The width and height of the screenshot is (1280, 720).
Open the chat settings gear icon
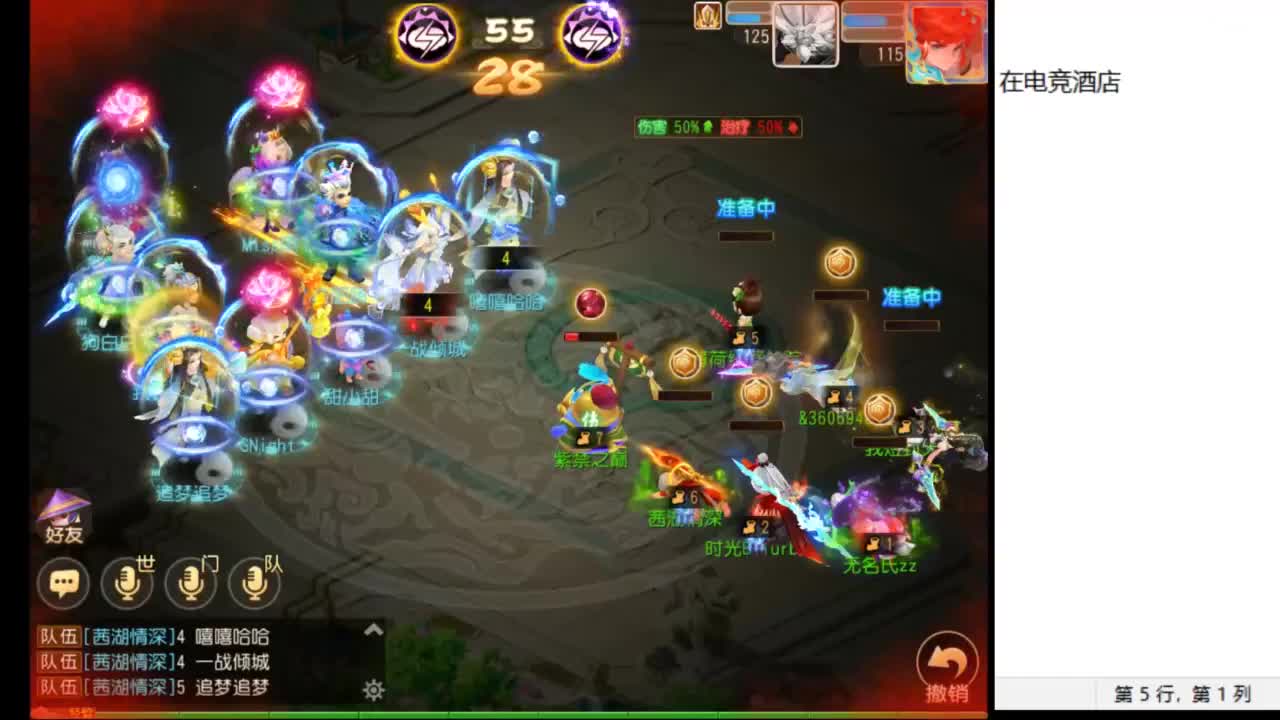tap(372, 690)
